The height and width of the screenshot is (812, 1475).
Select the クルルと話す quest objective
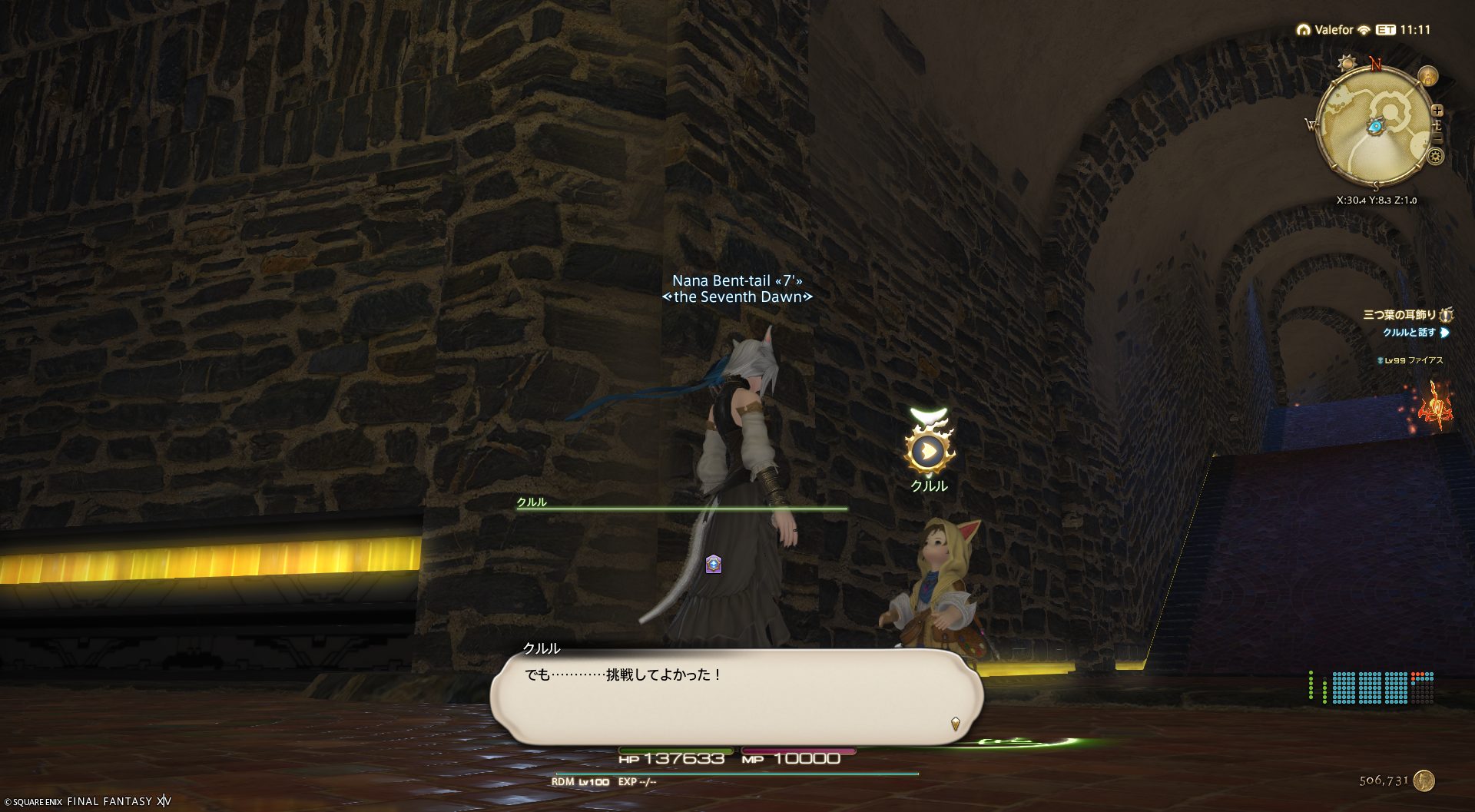tap(1409, 333)
